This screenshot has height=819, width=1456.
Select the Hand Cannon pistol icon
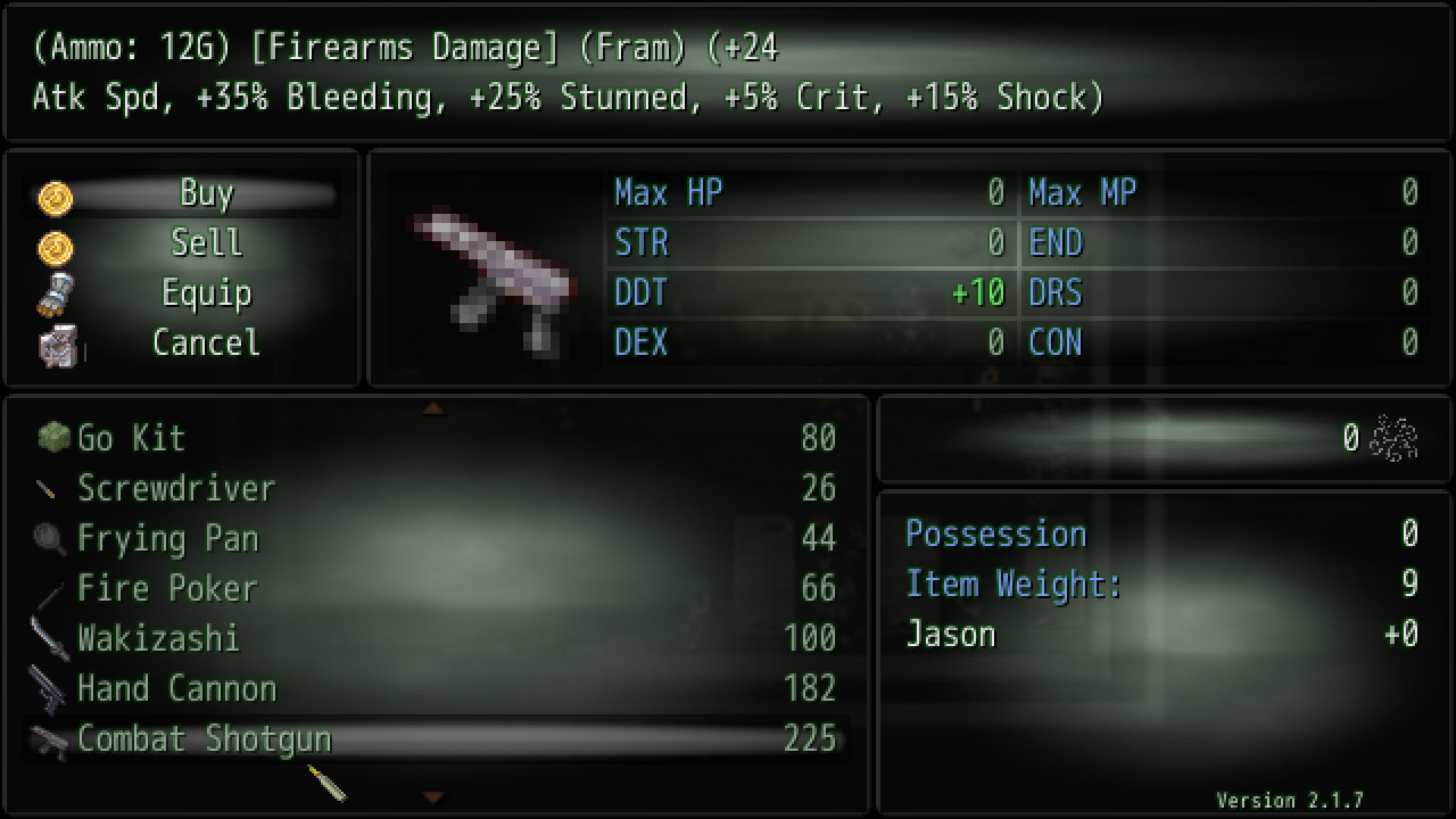(x=48, y=689)
